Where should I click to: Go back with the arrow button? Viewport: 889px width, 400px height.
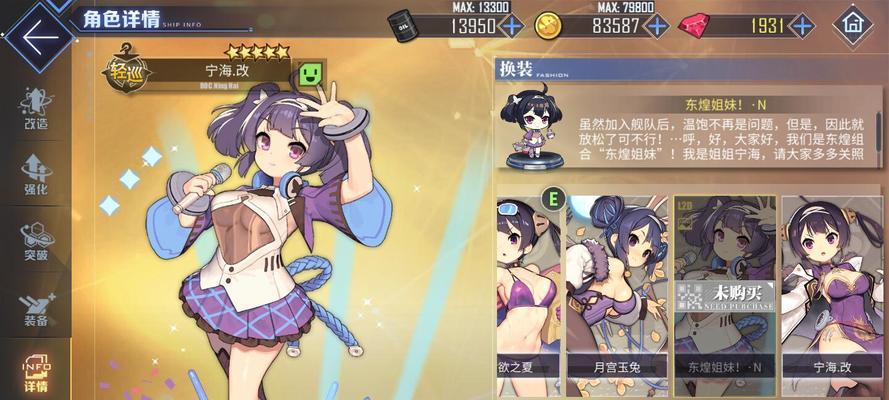click(x=38, y=37)
